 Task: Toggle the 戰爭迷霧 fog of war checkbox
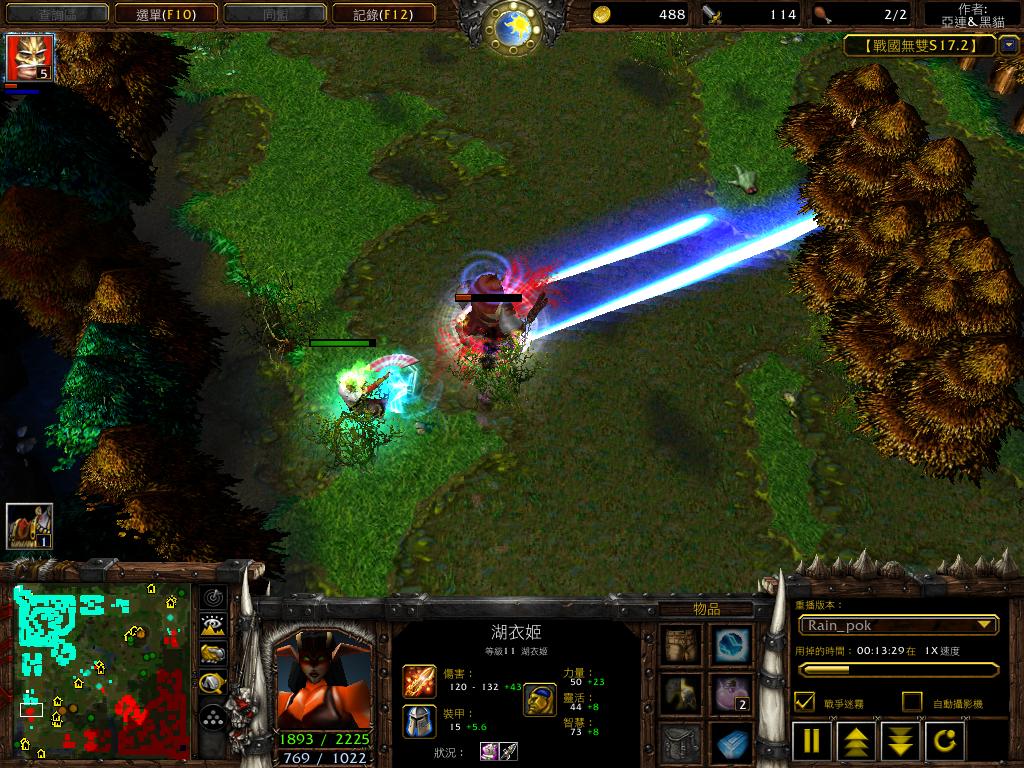(804, 702)
